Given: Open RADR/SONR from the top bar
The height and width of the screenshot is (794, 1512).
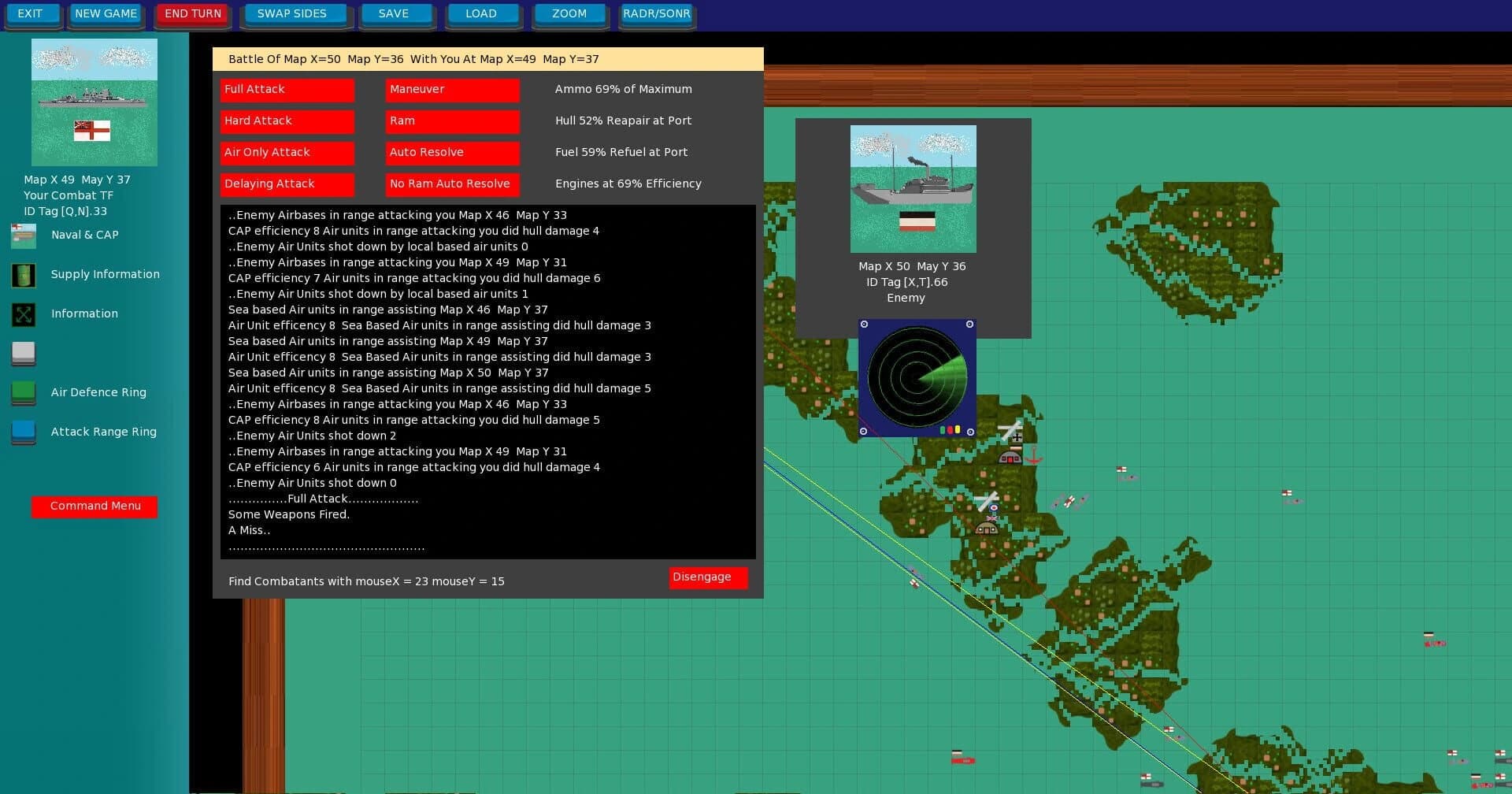Looking at the screenshot, I should (656, 13).
